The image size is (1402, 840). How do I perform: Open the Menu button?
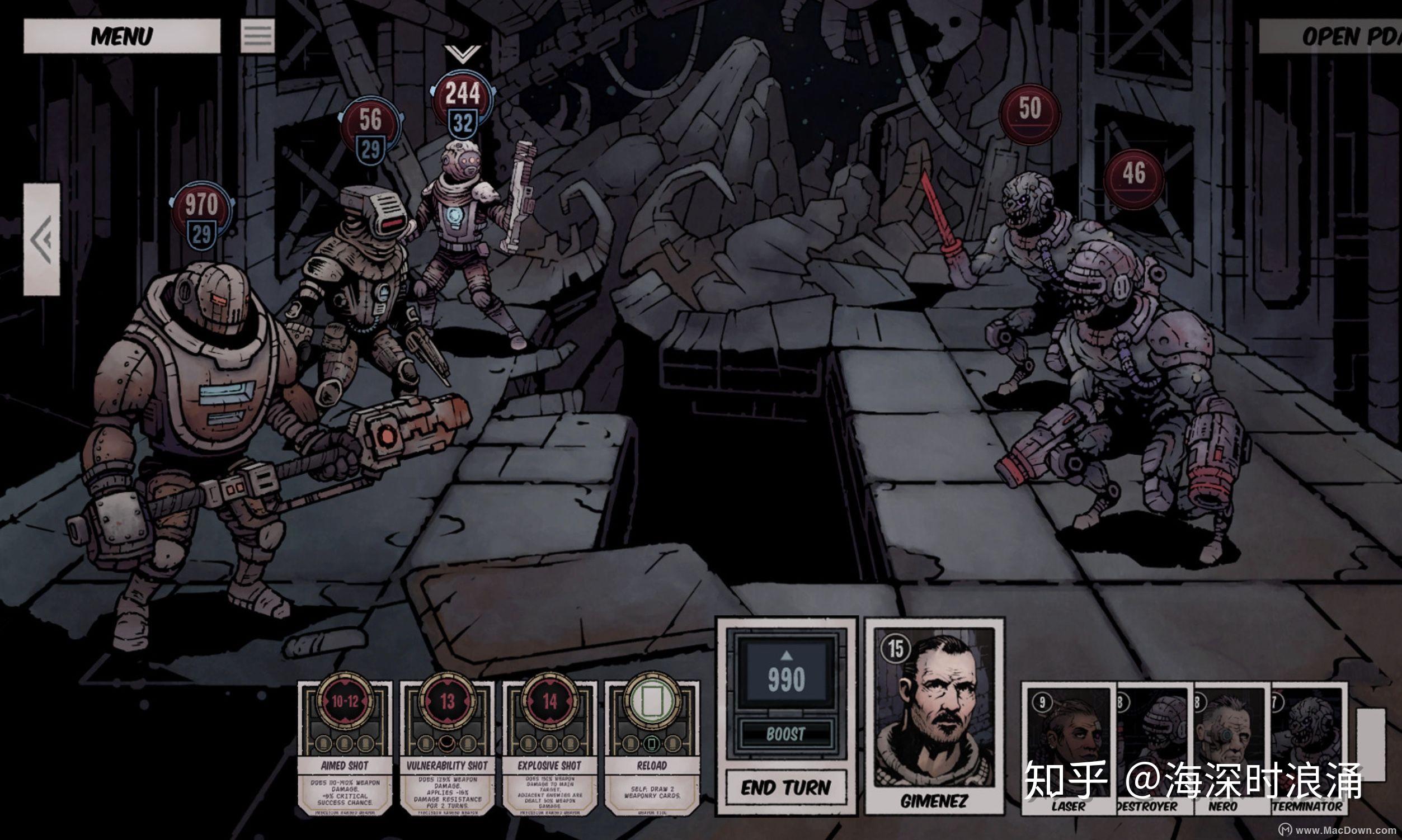(x=122, y=36)
